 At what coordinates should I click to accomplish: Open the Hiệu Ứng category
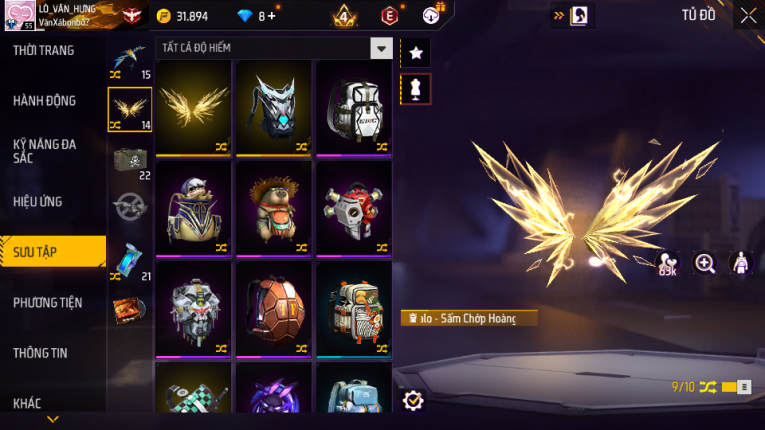[39, 201]
